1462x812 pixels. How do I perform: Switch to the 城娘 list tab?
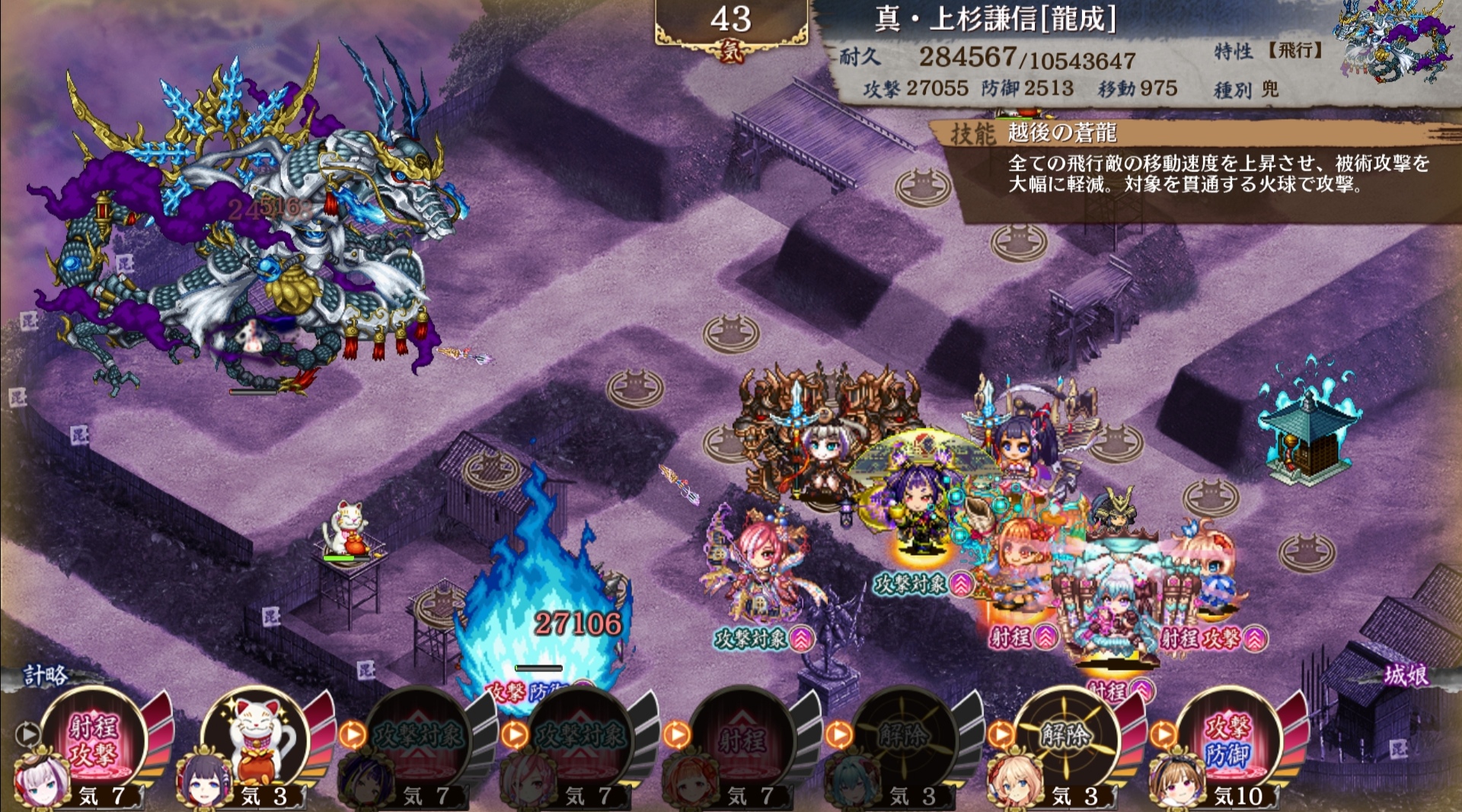pos(1406,675)
